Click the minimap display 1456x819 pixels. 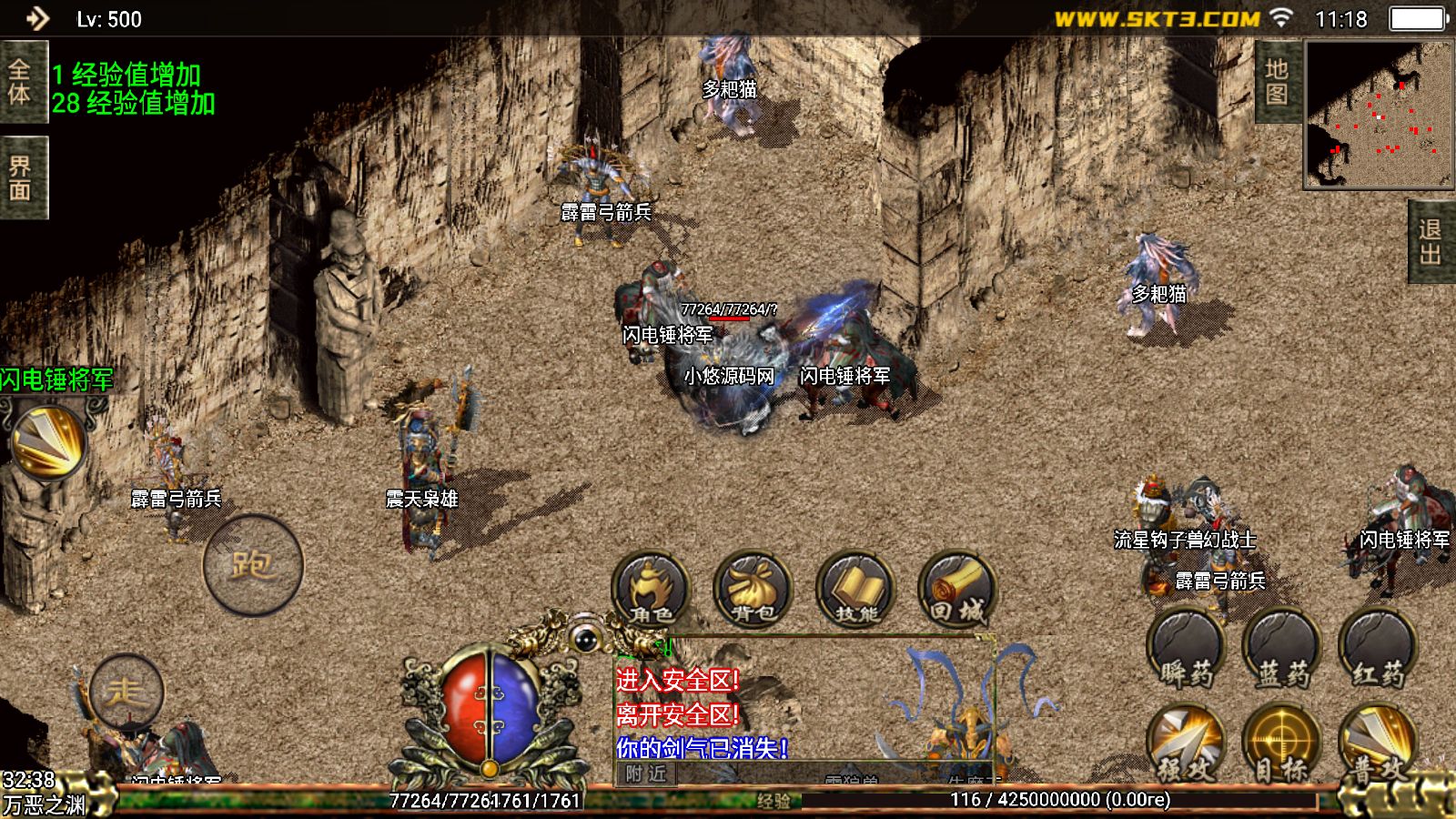[1379, 116]
